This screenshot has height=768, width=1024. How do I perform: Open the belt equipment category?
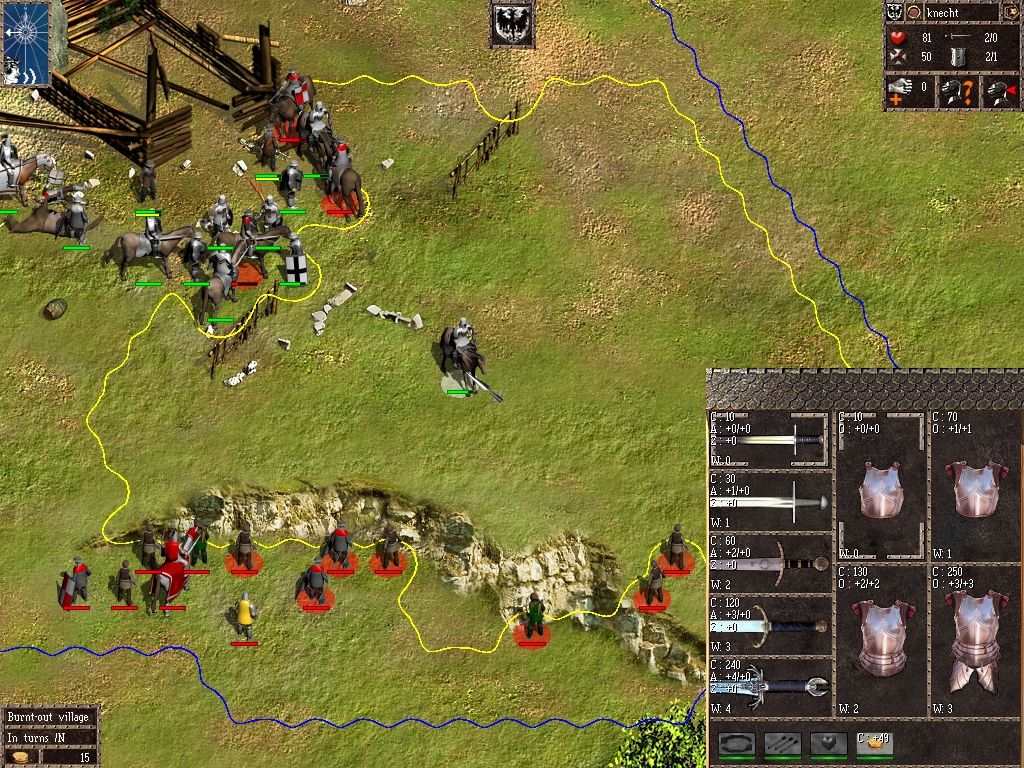(x=737, y=743)
